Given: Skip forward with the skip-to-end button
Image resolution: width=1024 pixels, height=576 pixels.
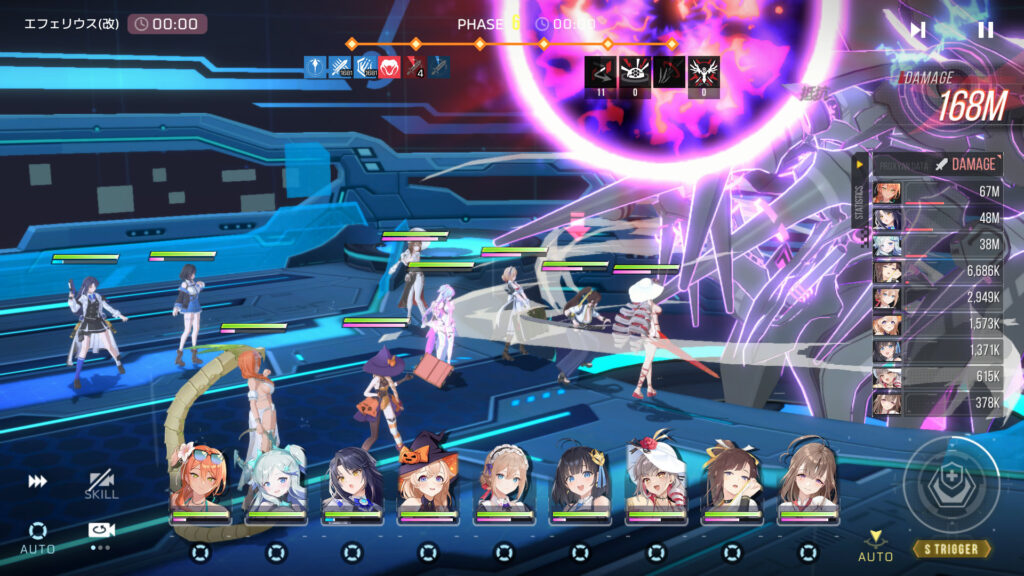Looking at the screenshot, I should [917, 30].
